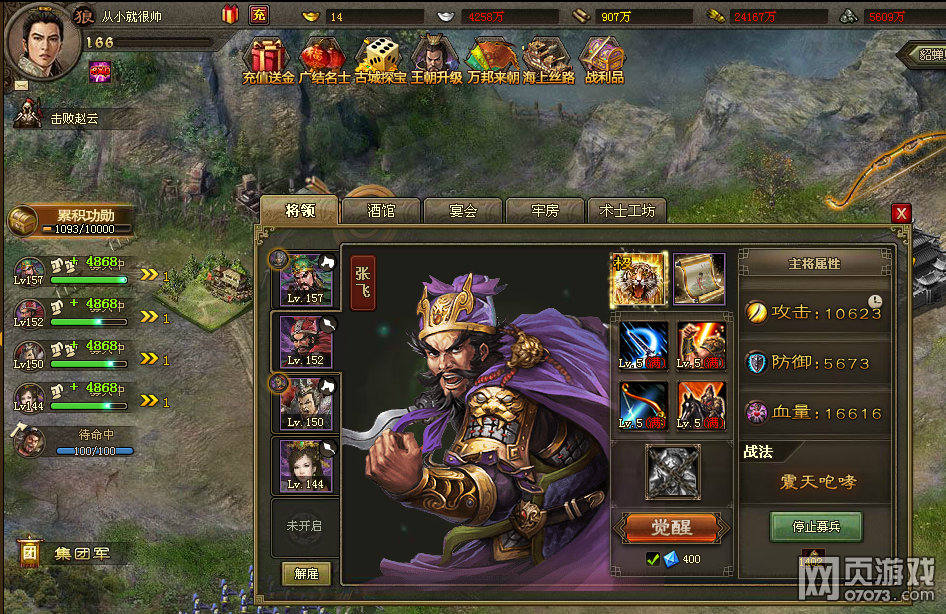Close the general panel with the red X
The image size is (946, 614).
[901, 213]
